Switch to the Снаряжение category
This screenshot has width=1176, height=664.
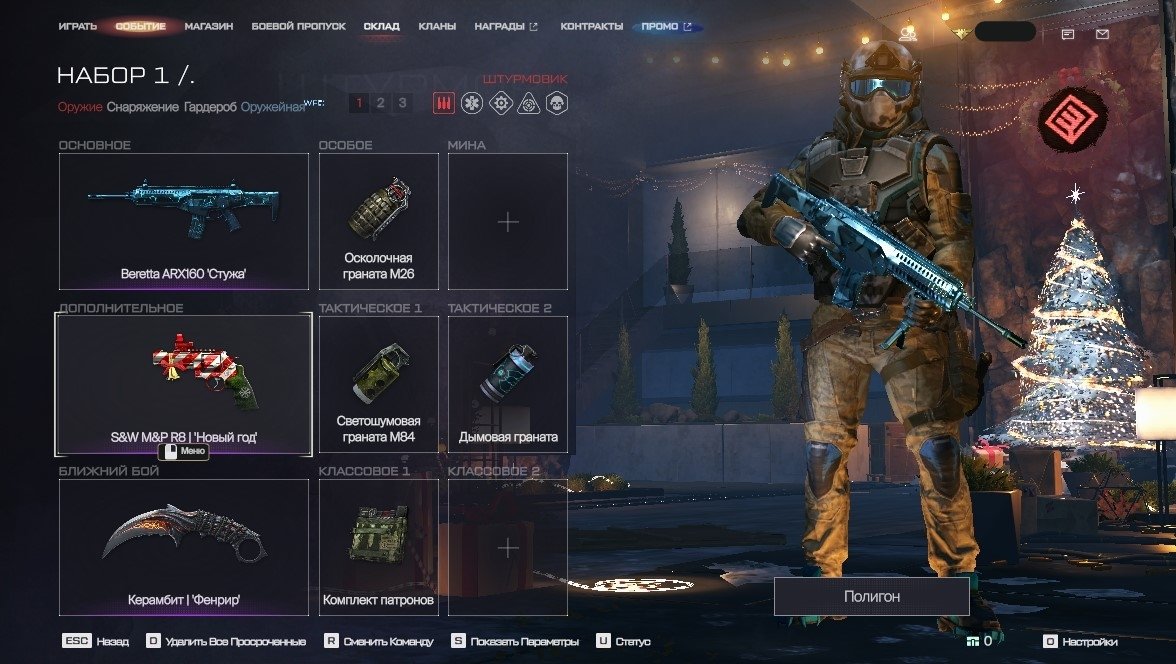point(143,107)
